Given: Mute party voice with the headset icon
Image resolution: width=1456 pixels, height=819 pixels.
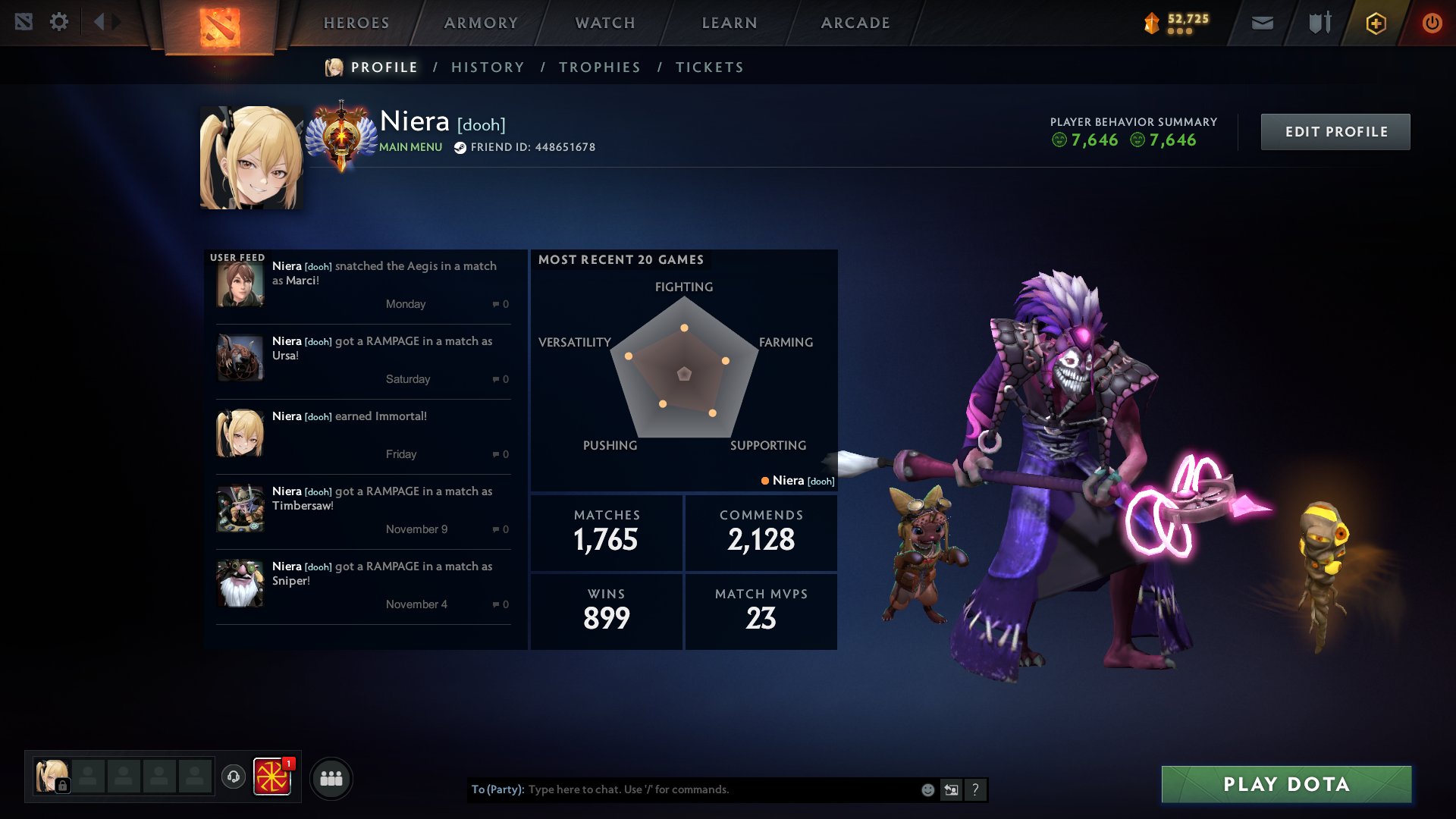Looking at the screenshot, I should [234, 777].
